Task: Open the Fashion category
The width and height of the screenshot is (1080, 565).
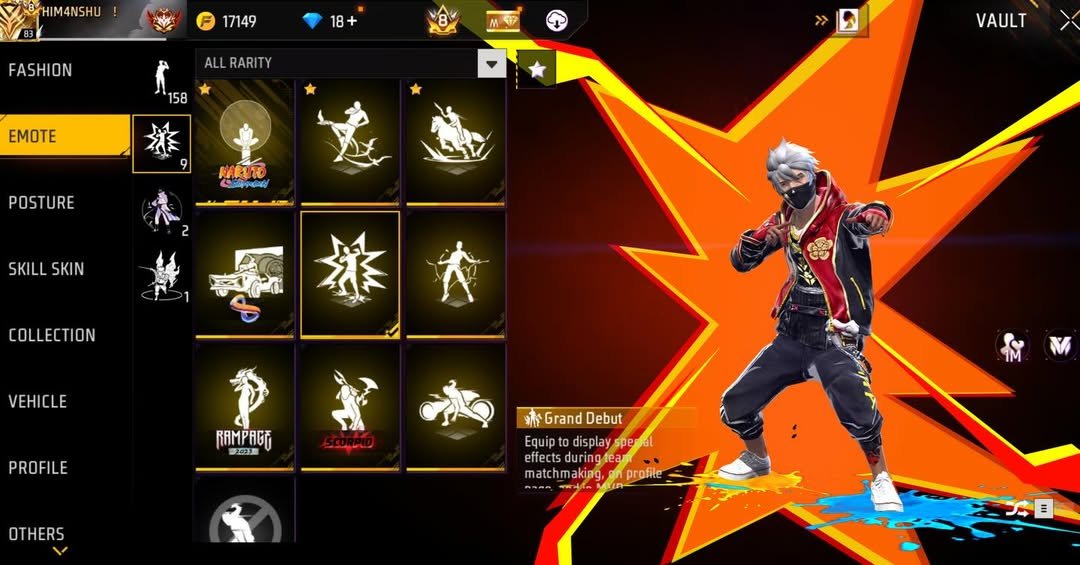Action: click(40, 70)
